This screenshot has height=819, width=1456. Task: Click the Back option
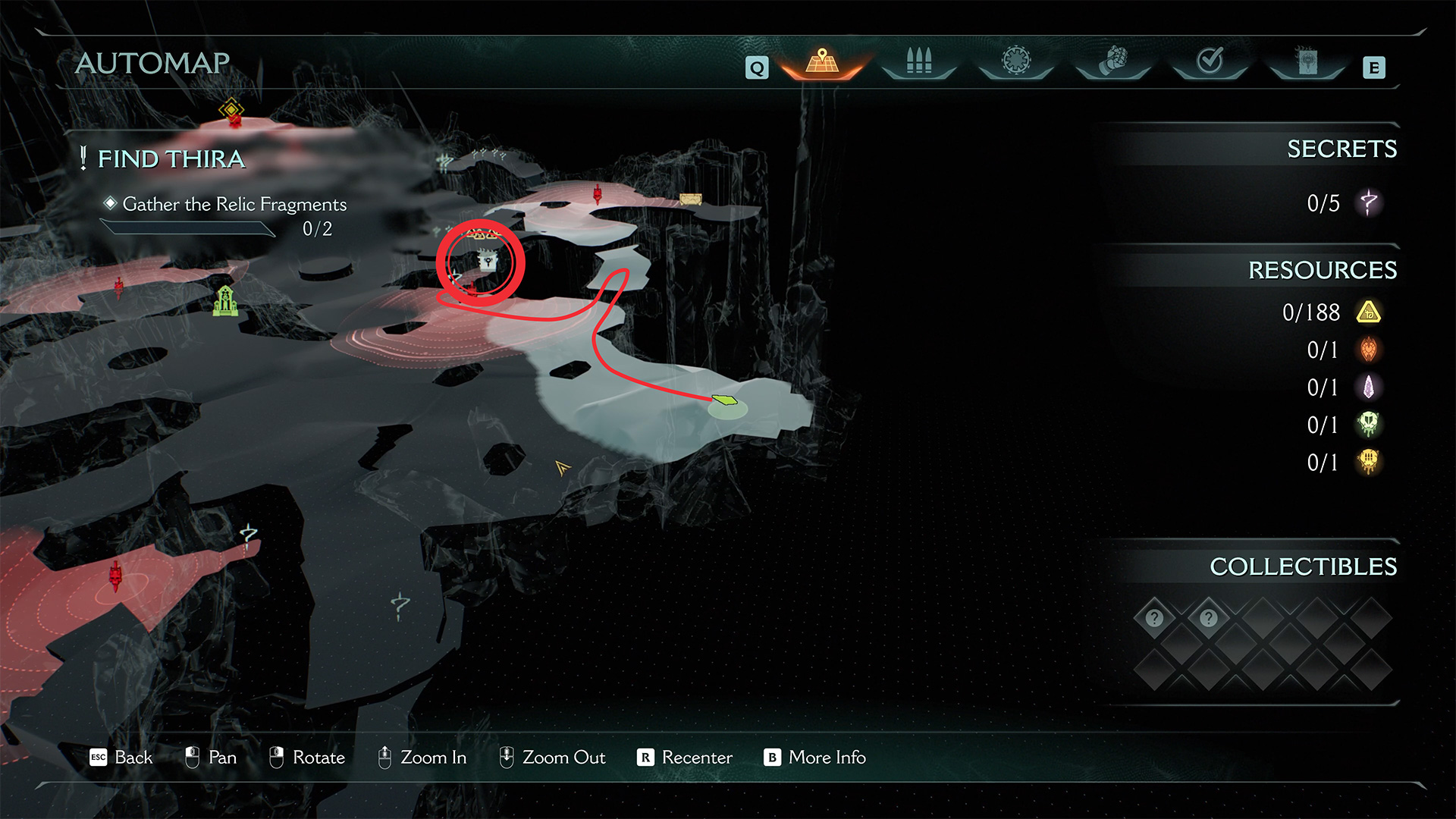click(121, 757)
